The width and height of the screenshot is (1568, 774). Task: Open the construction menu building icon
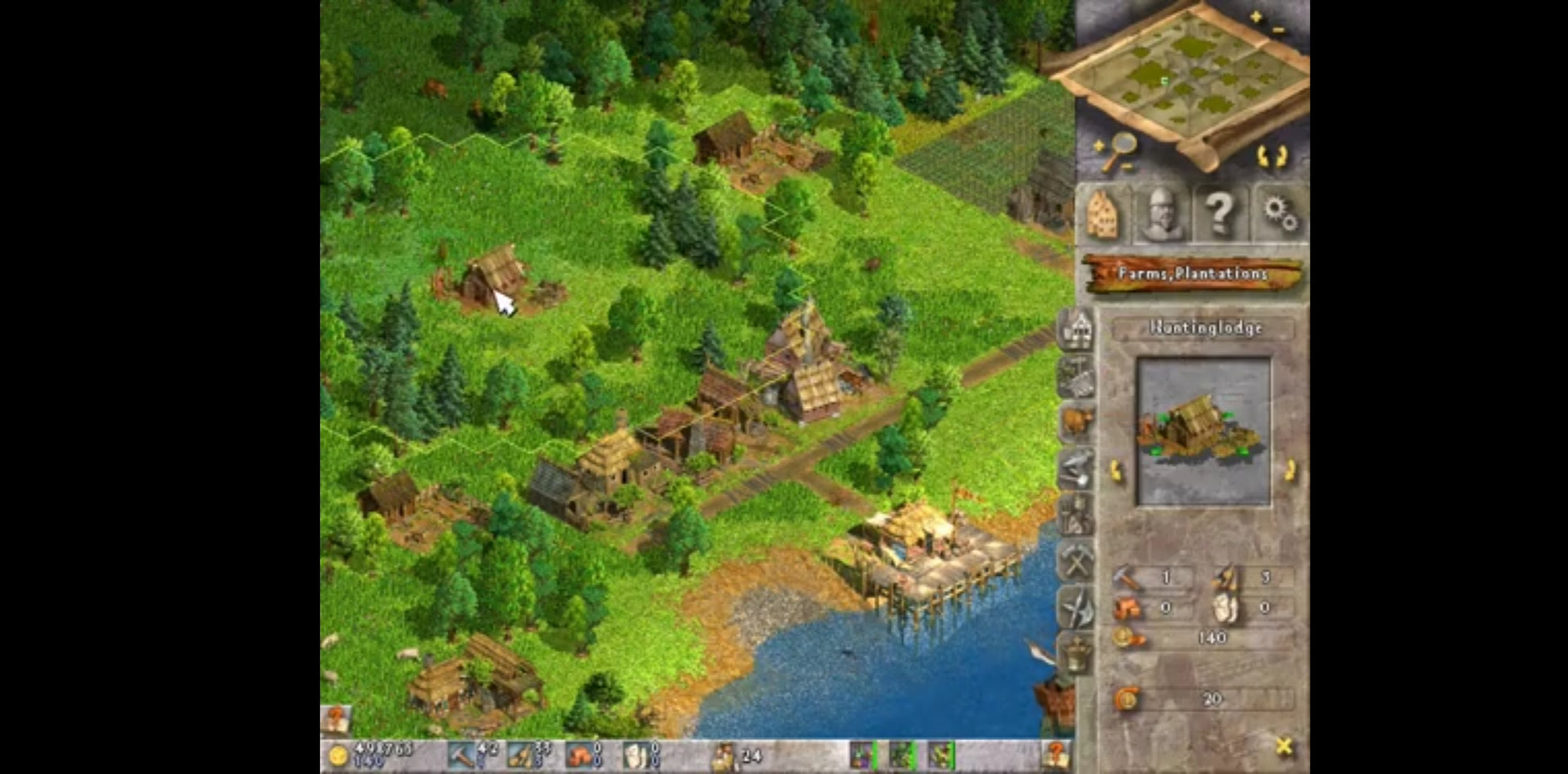point(1102,214)
